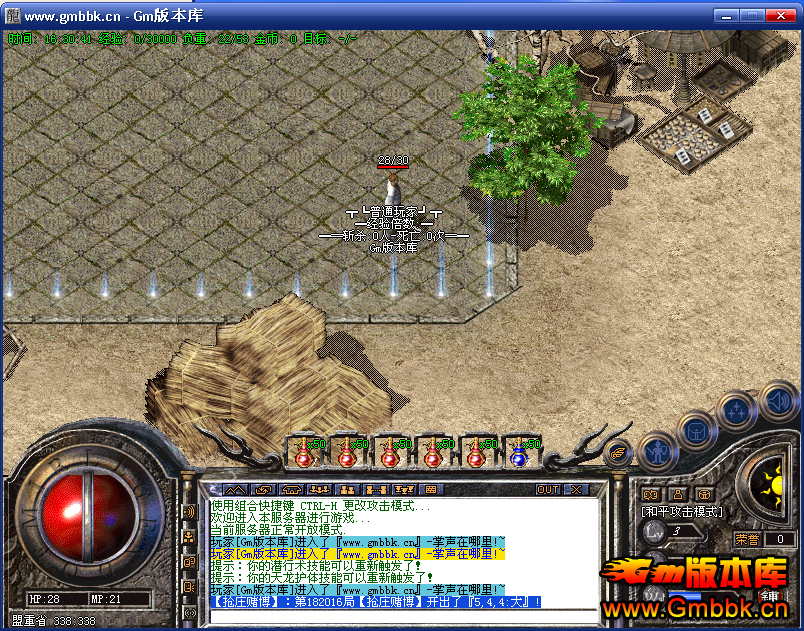Click the X button above the chat
Viewport: 804px width, 631px height.
pos(576,490)
